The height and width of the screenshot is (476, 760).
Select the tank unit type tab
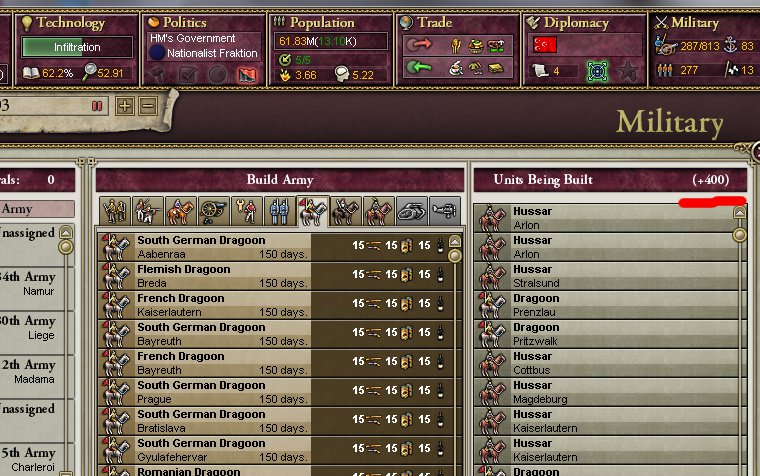411,211
